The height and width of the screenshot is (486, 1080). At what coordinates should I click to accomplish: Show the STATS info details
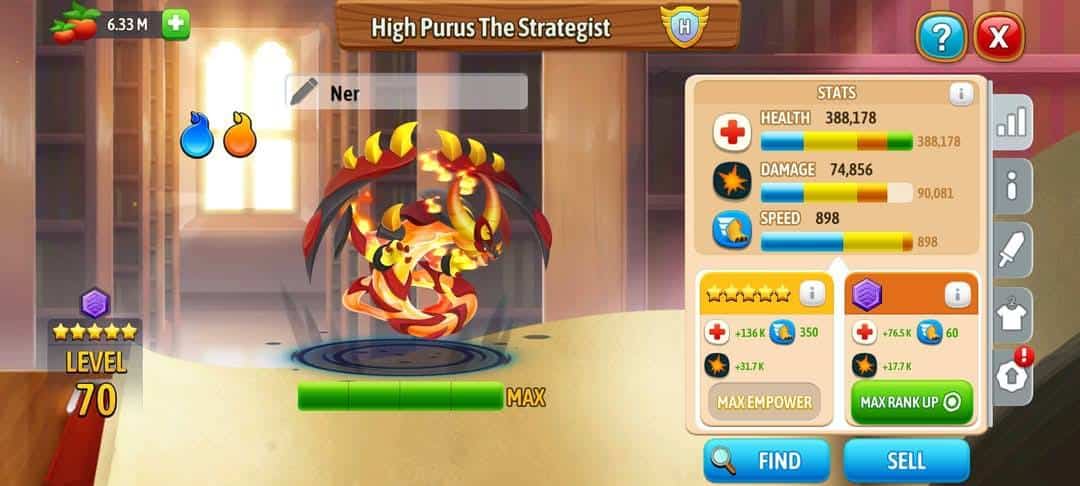coord(961,94)
